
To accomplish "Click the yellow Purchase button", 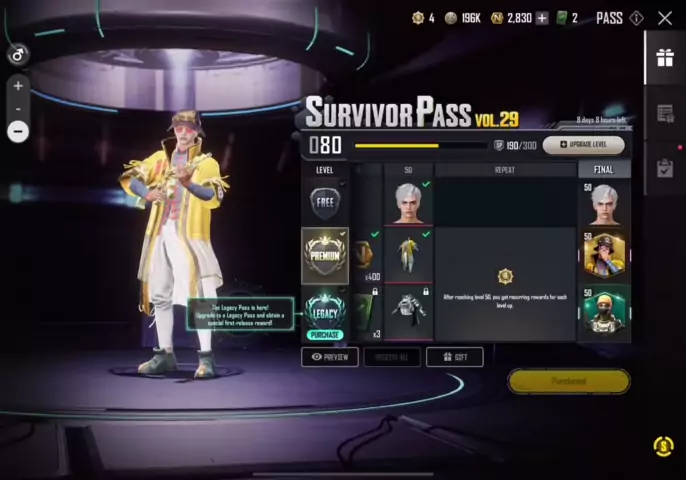I will click(568, 381).
